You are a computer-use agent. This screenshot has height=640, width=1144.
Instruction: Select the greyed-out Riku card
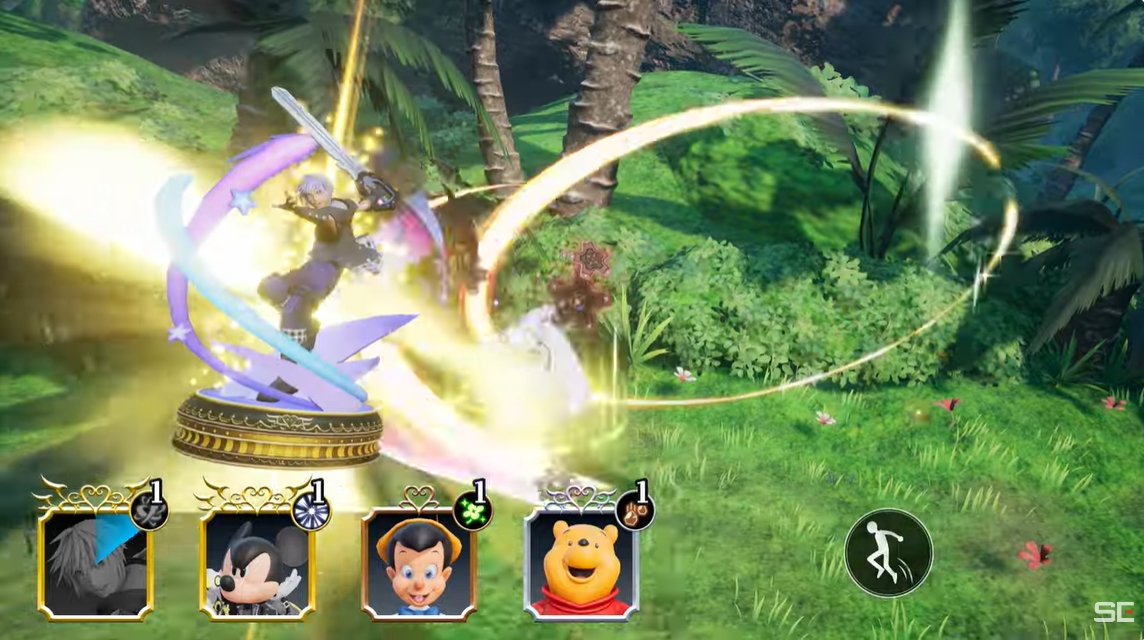click(95, 563)
